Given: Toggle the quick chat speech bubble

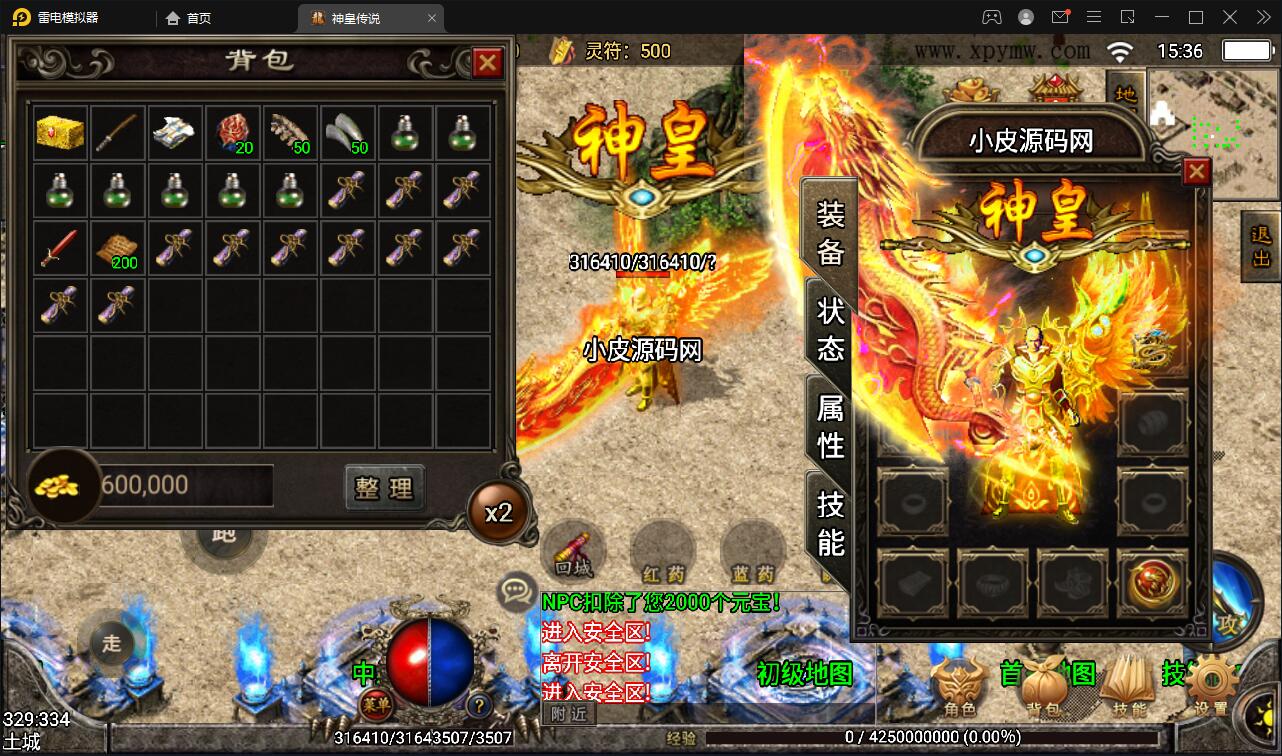Looking at the screenshot, I should [516, 591].
